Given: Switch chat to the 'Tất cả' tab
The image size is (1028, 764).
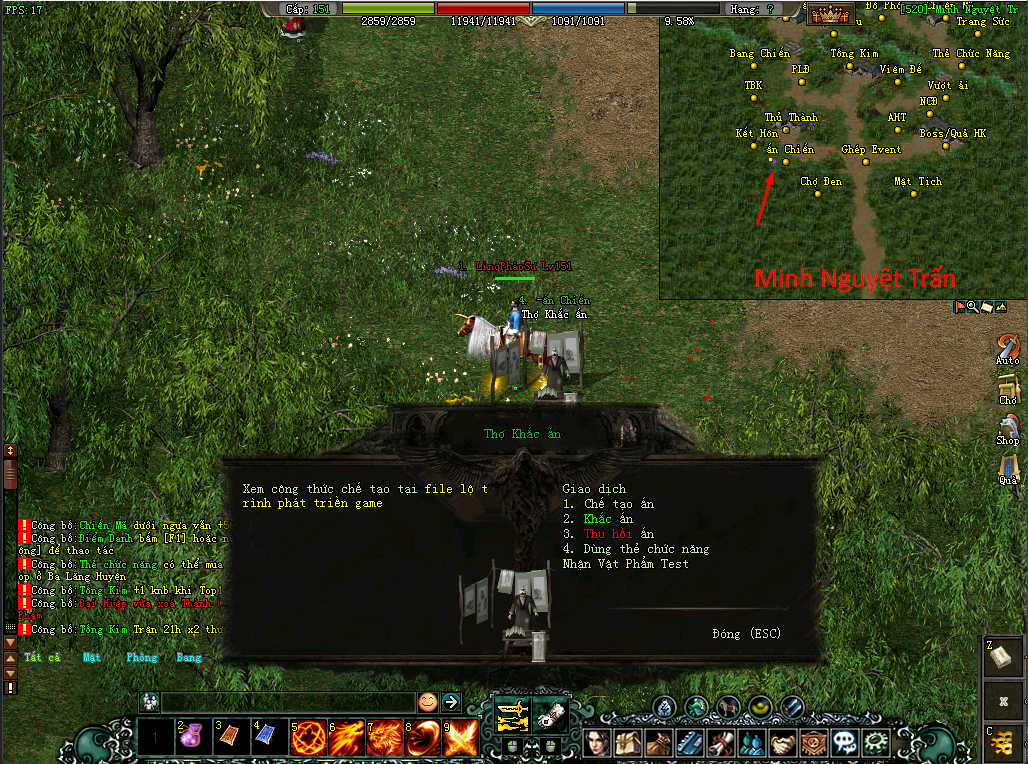Looking at the screenshot, I should [x=42, y=658].
